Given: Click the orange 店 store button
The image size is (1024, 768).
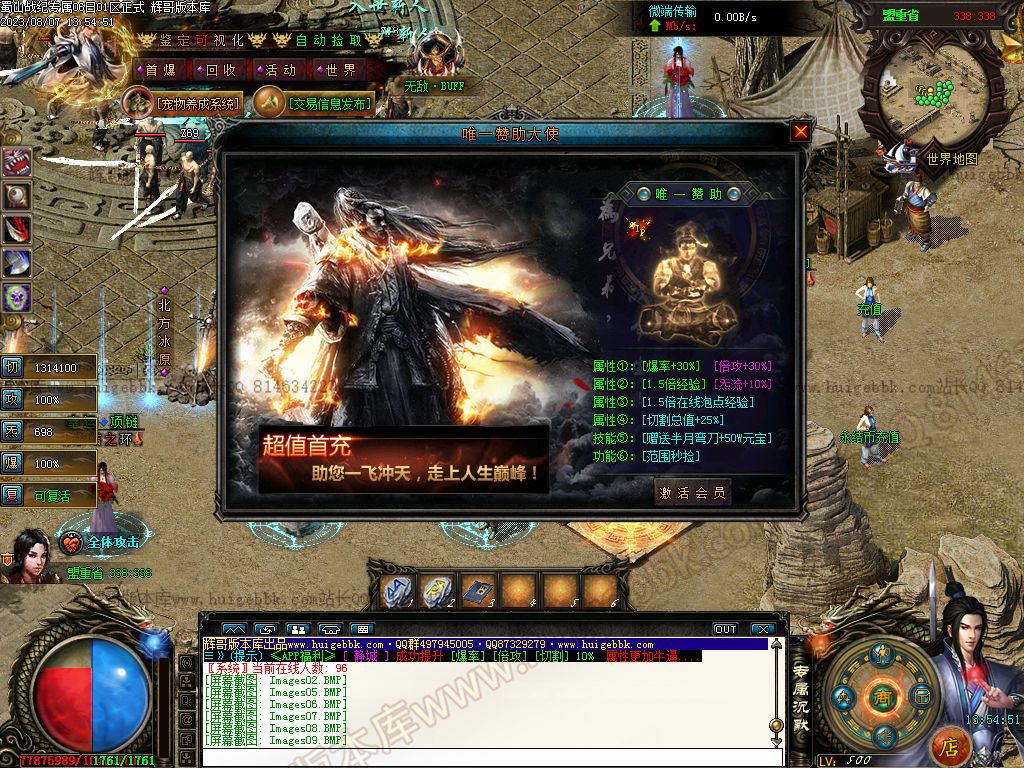Looking at the screenshot, I should click(950, 746).
